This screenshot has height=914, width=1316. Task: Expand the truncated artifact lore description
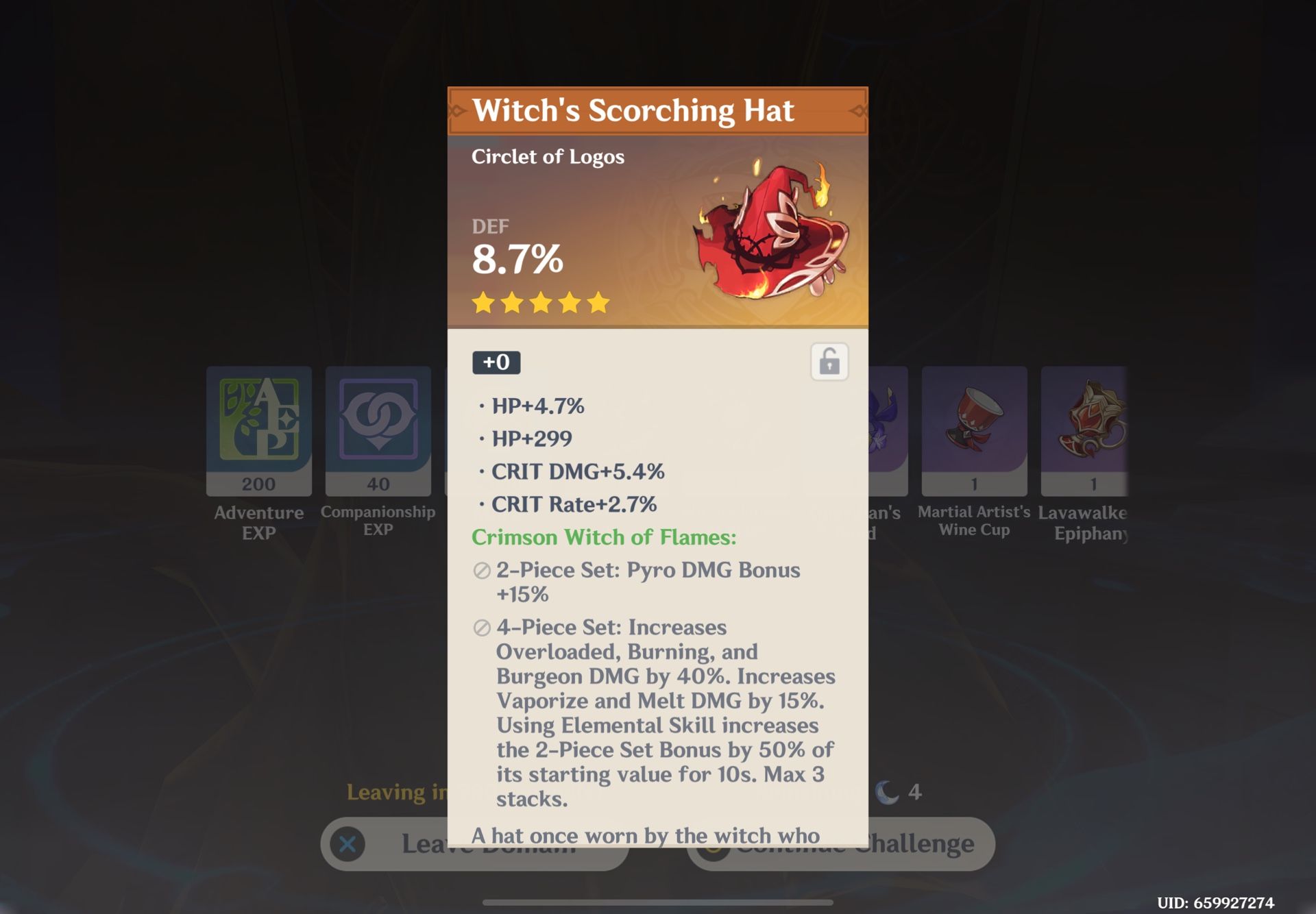(x=651, y=836)
